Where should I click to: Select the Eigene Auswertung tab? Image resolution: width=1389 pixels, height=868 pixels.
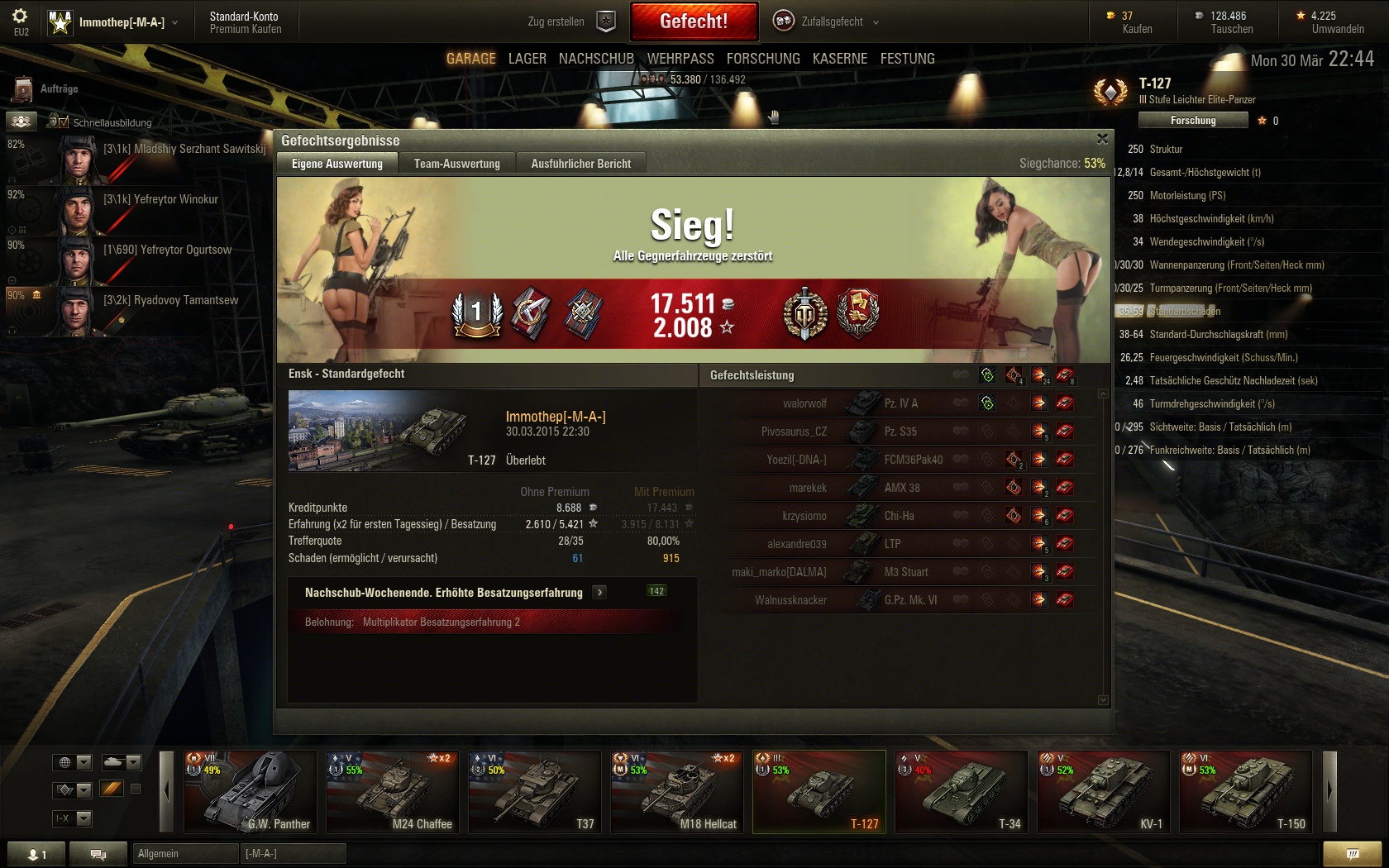click(x=337, y=164)
